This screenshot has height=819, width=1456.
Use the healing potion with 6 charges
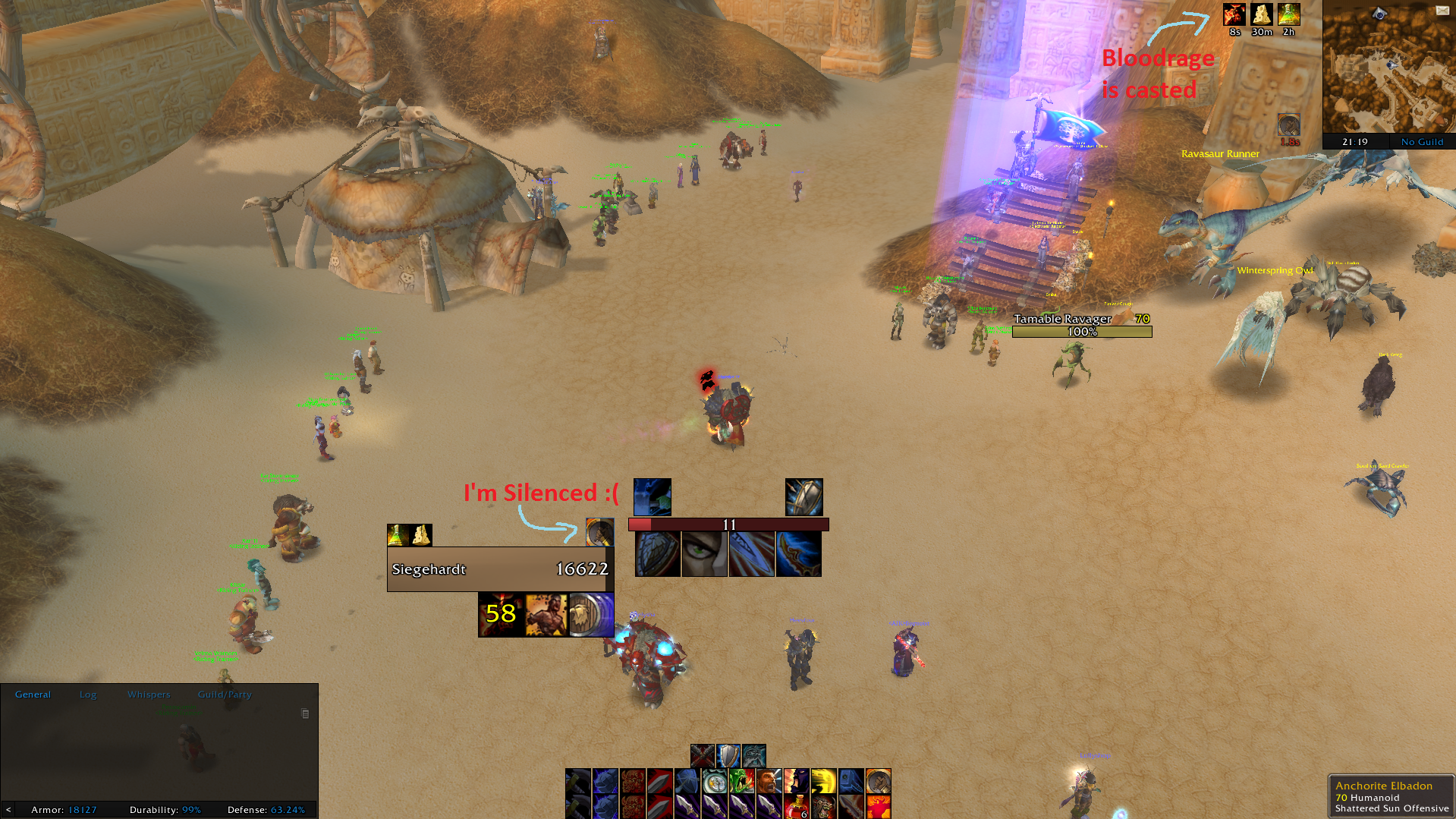tap(798, 806)
